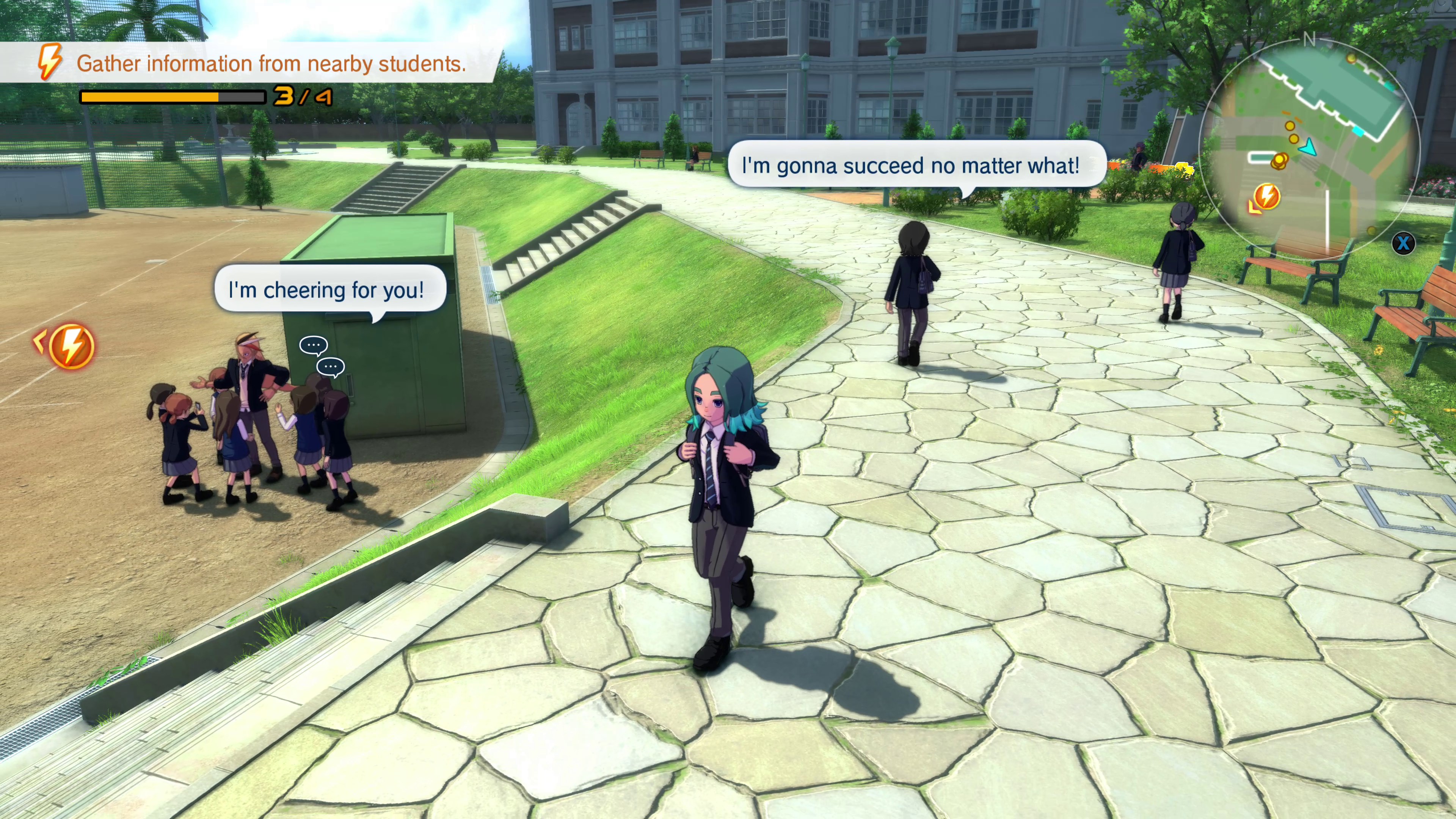Toggle the speech bubble saying 'I'm cheering for you!'
The width and height of the screenshot is (1456, 819).
coord(329,290)
